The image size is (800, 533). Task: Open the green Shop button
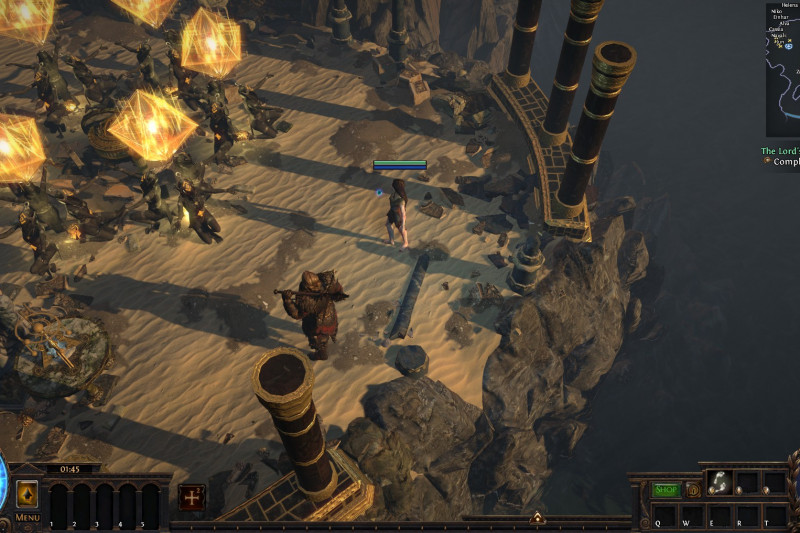[666, 490]
